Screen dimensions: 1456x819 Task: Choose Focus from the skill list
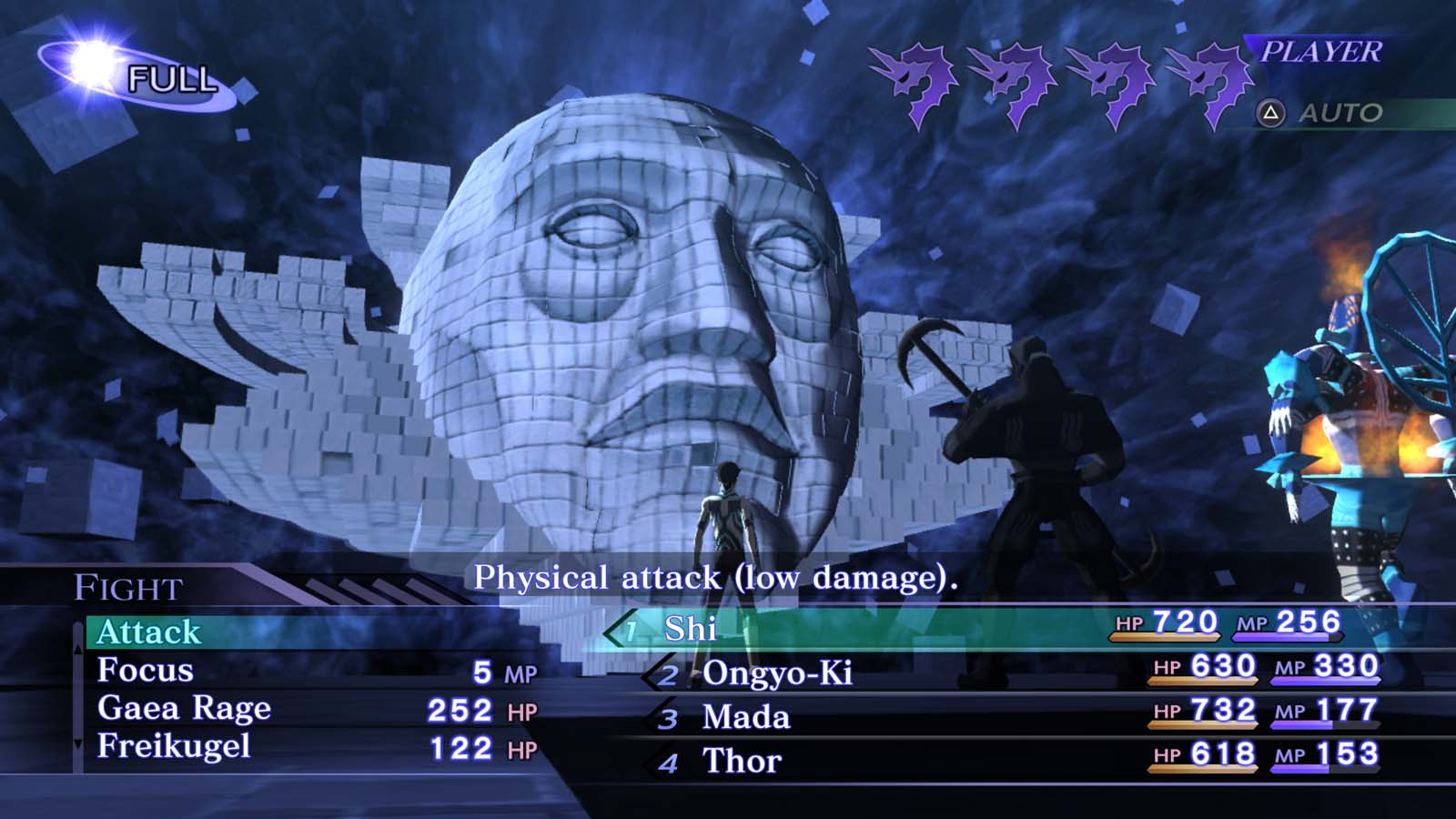tap(146, 671)
